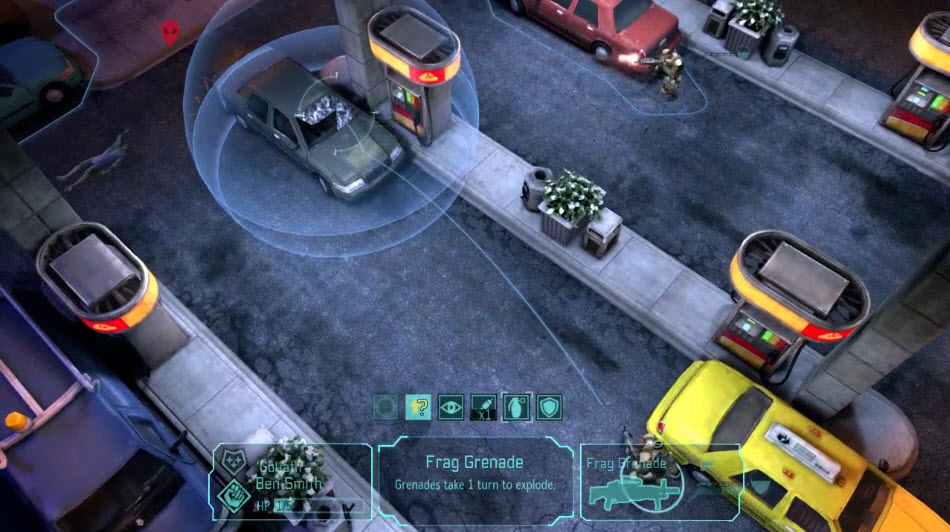Screen dimensions: 950x532
Task: Click the red alien head enemy indicator
Action: pyautogui.click(x=170, y=33)
